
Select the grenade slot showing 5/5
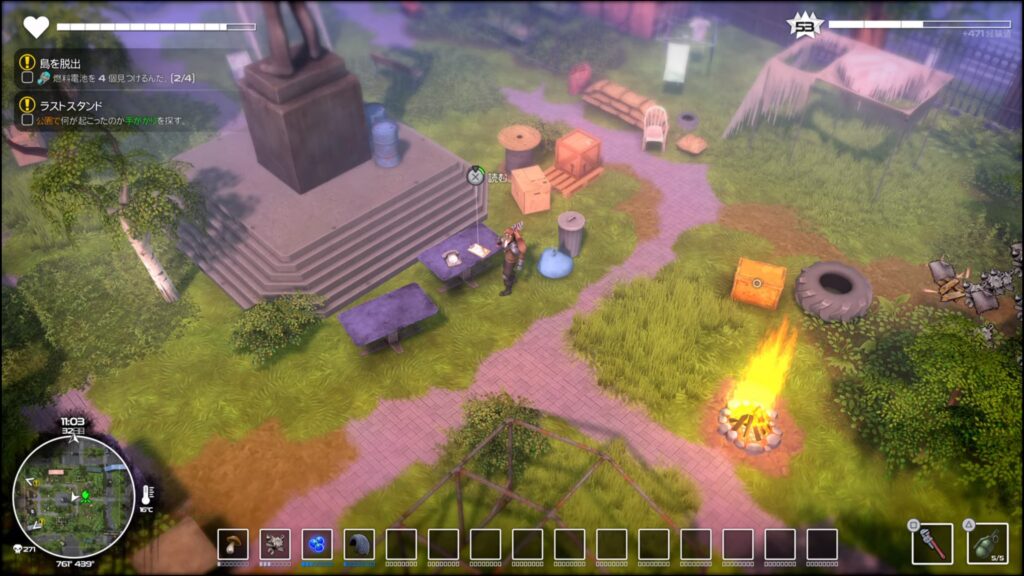click(987, 543)
